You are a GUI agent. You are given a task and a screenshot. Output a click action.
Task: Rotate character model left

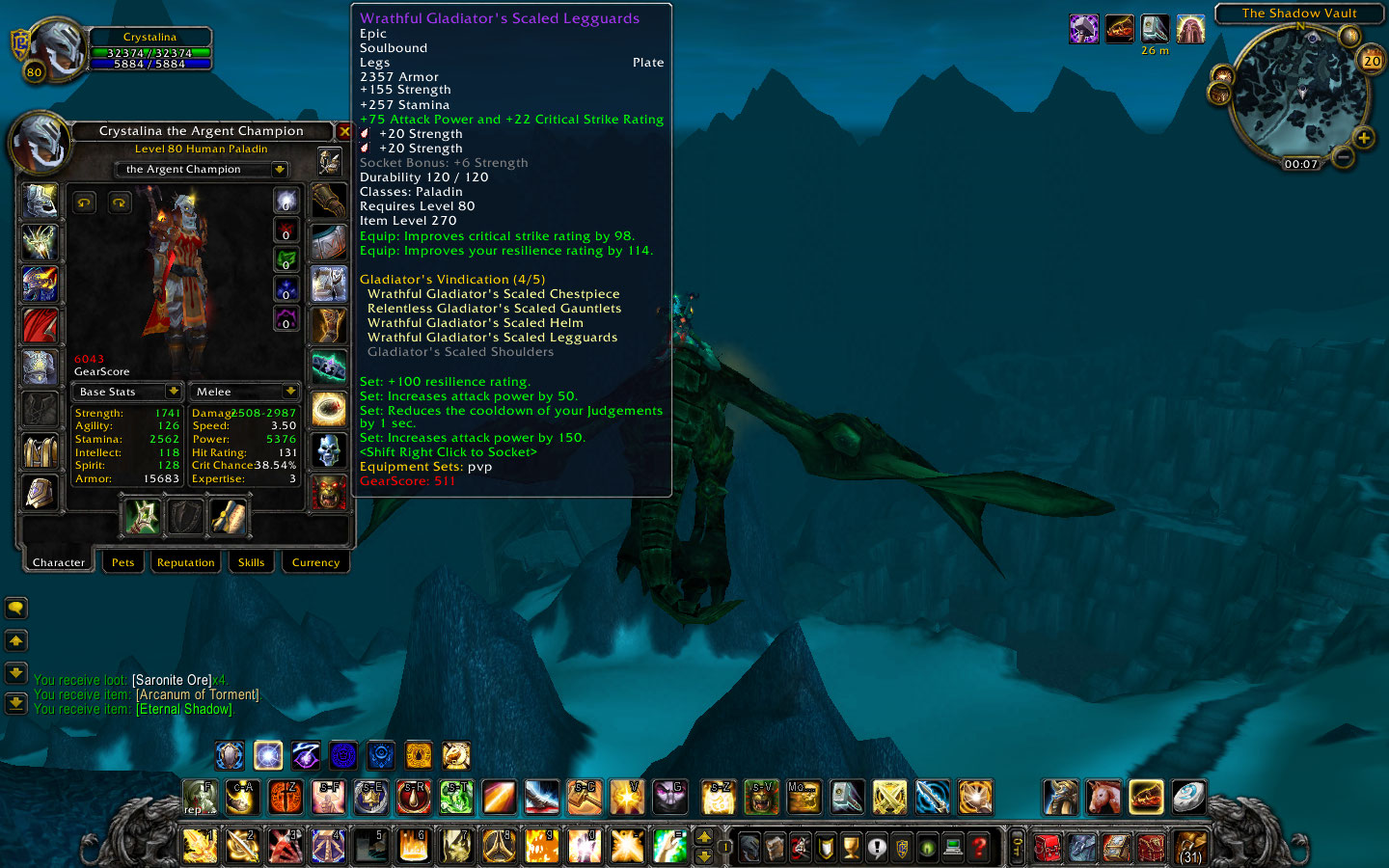(x=85, y=203)
